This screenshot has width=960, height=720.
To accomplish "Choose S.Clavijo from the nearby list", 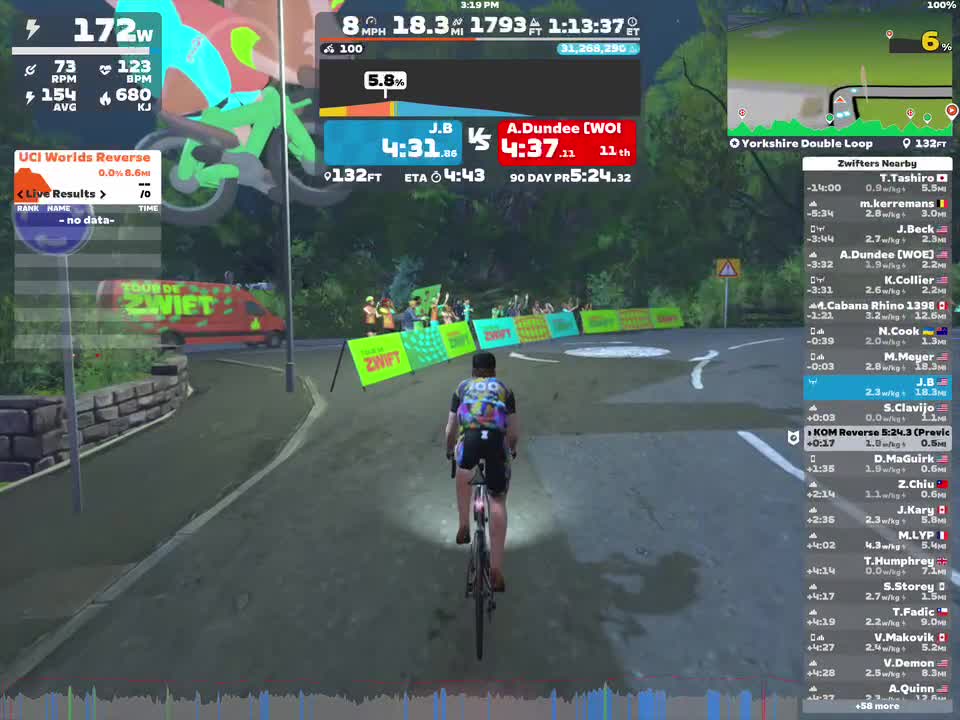I will 877,412.
